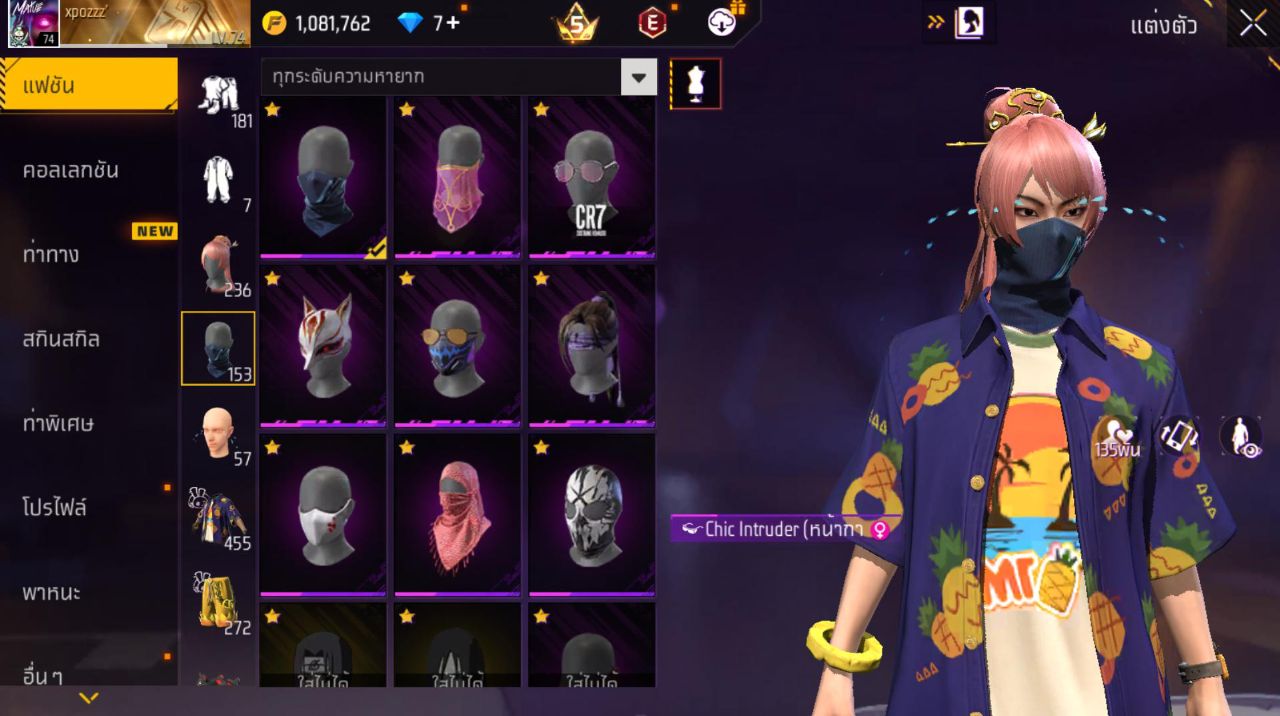
Task: Open the yellow pants category
Action: click(218, 602)
